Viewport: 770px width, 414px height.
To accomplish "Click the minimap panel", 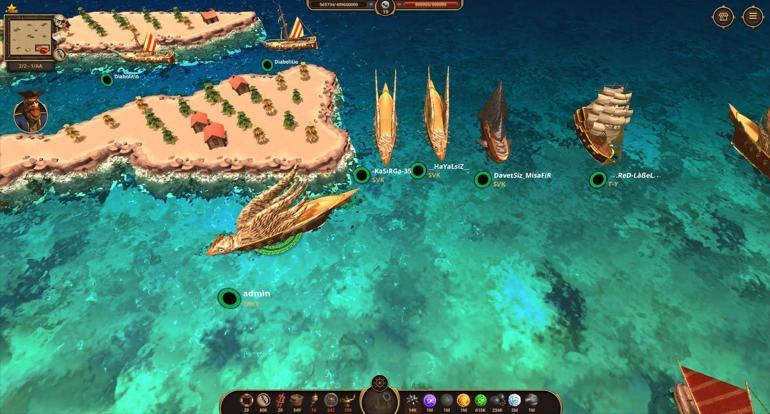I will (28, 38).
